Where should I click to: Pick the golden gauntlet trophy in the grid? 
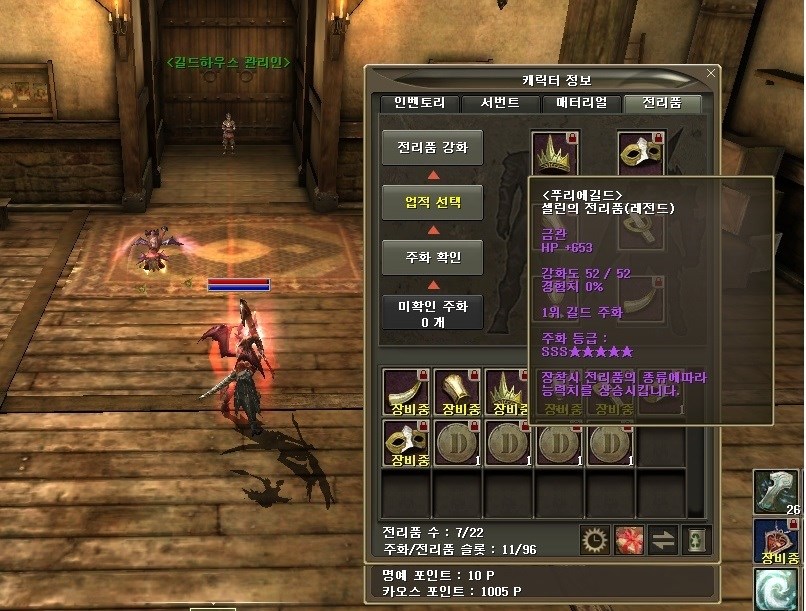458,392
